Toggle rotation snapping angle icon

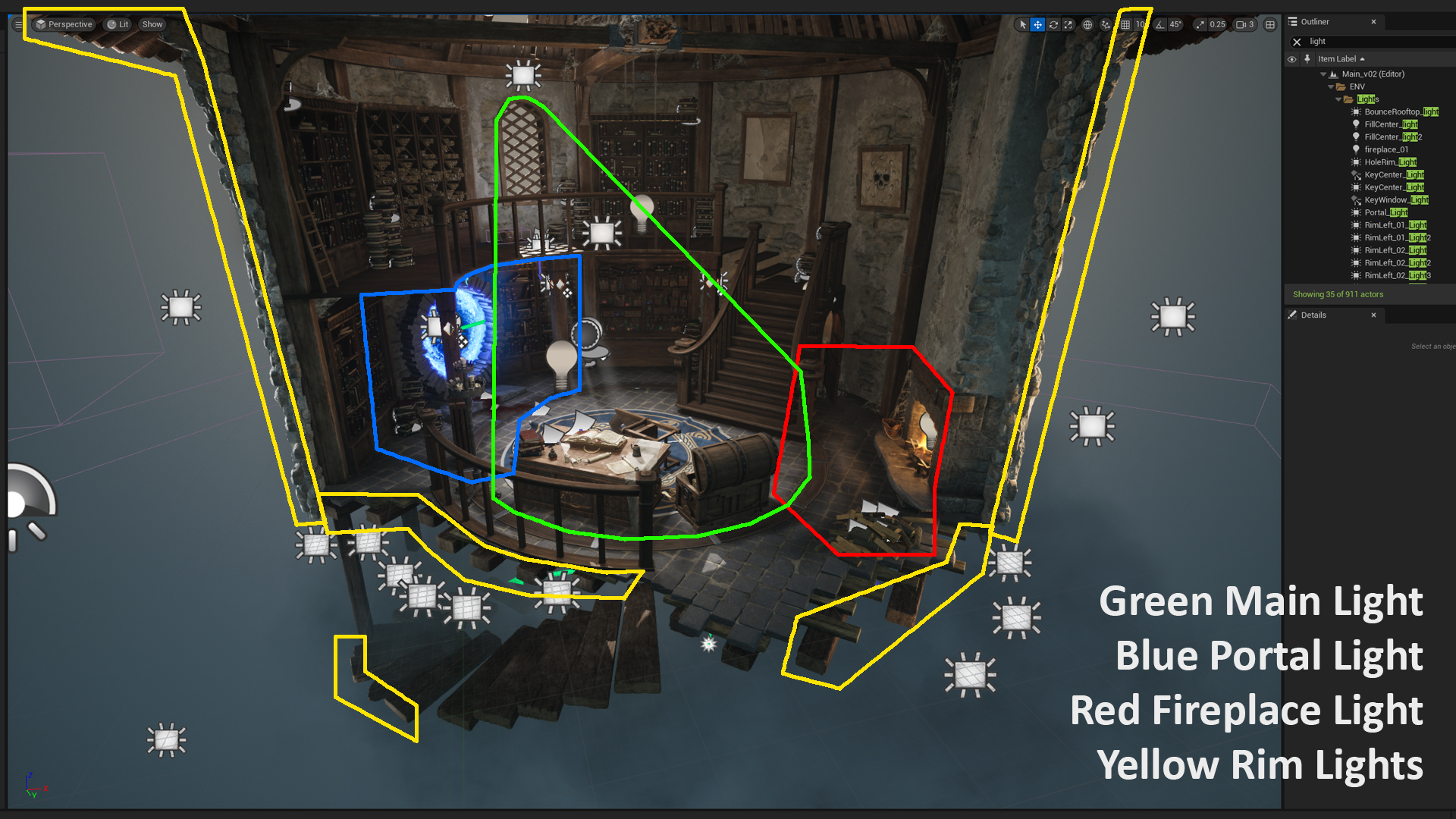(1160, 24)
